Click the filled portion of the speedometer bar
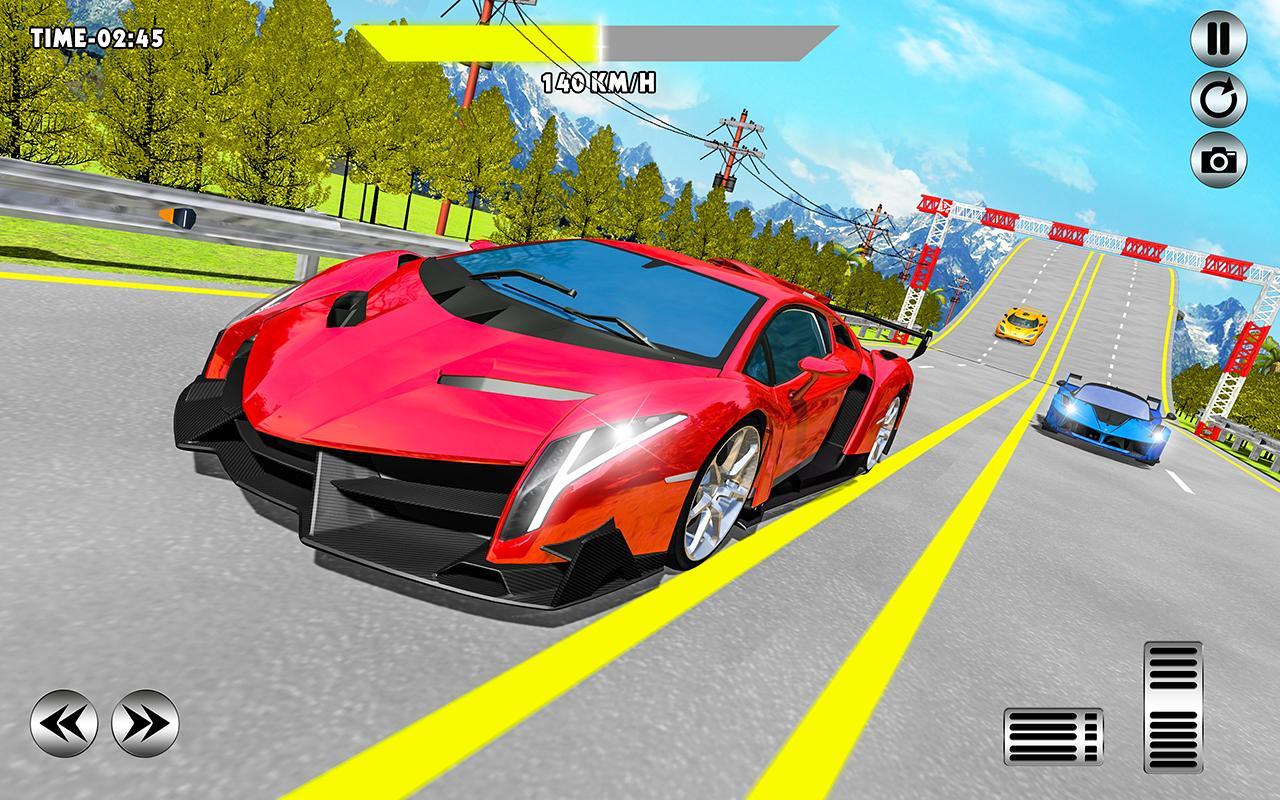1280x800 pixels. [480, 38]
